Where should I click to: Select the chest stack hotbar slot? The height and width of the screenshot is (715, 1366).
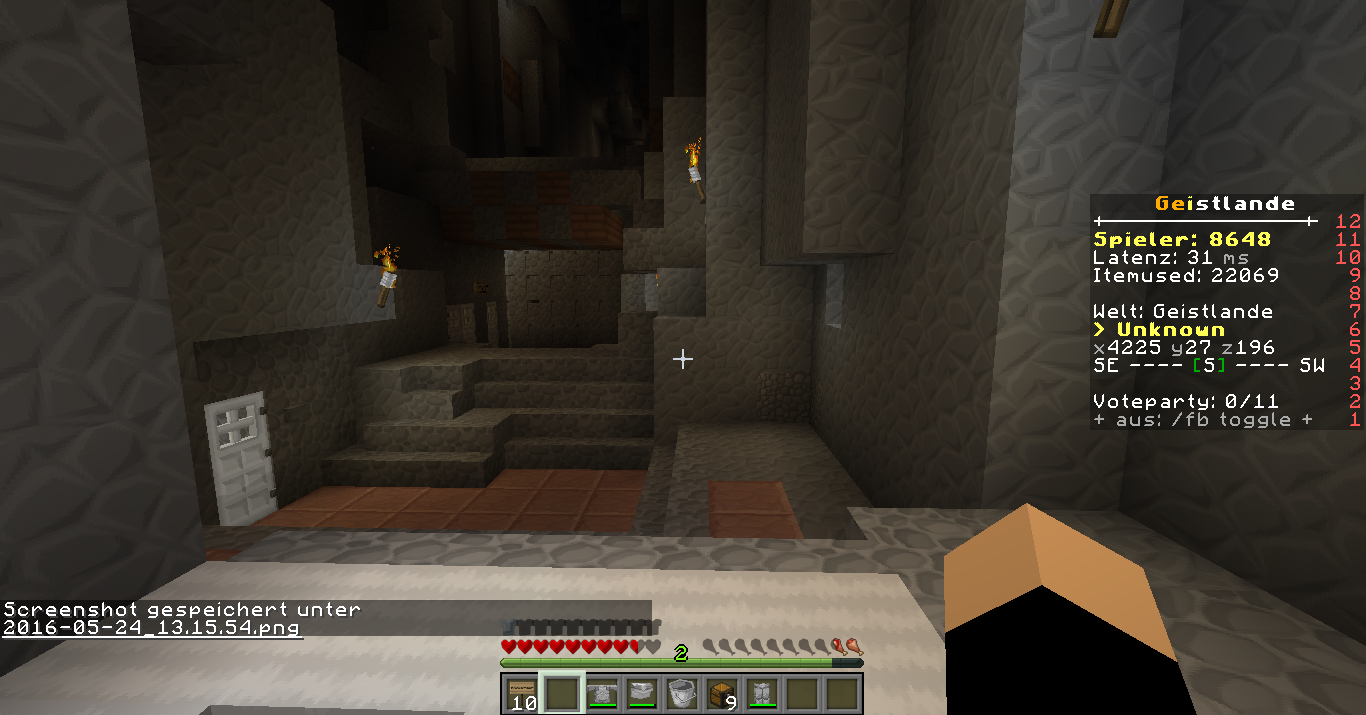pyautogui.click(x=721, y=693)
